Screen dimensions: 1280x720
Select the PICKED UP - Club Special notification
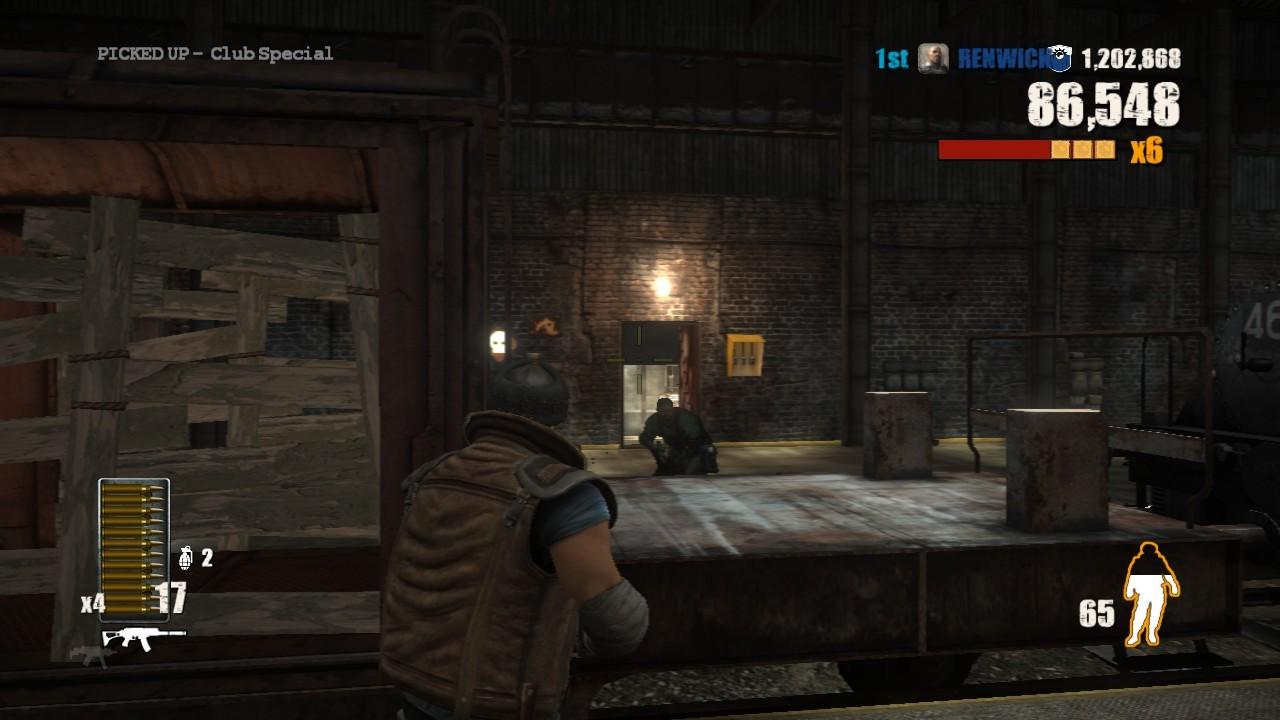[214, 53]
